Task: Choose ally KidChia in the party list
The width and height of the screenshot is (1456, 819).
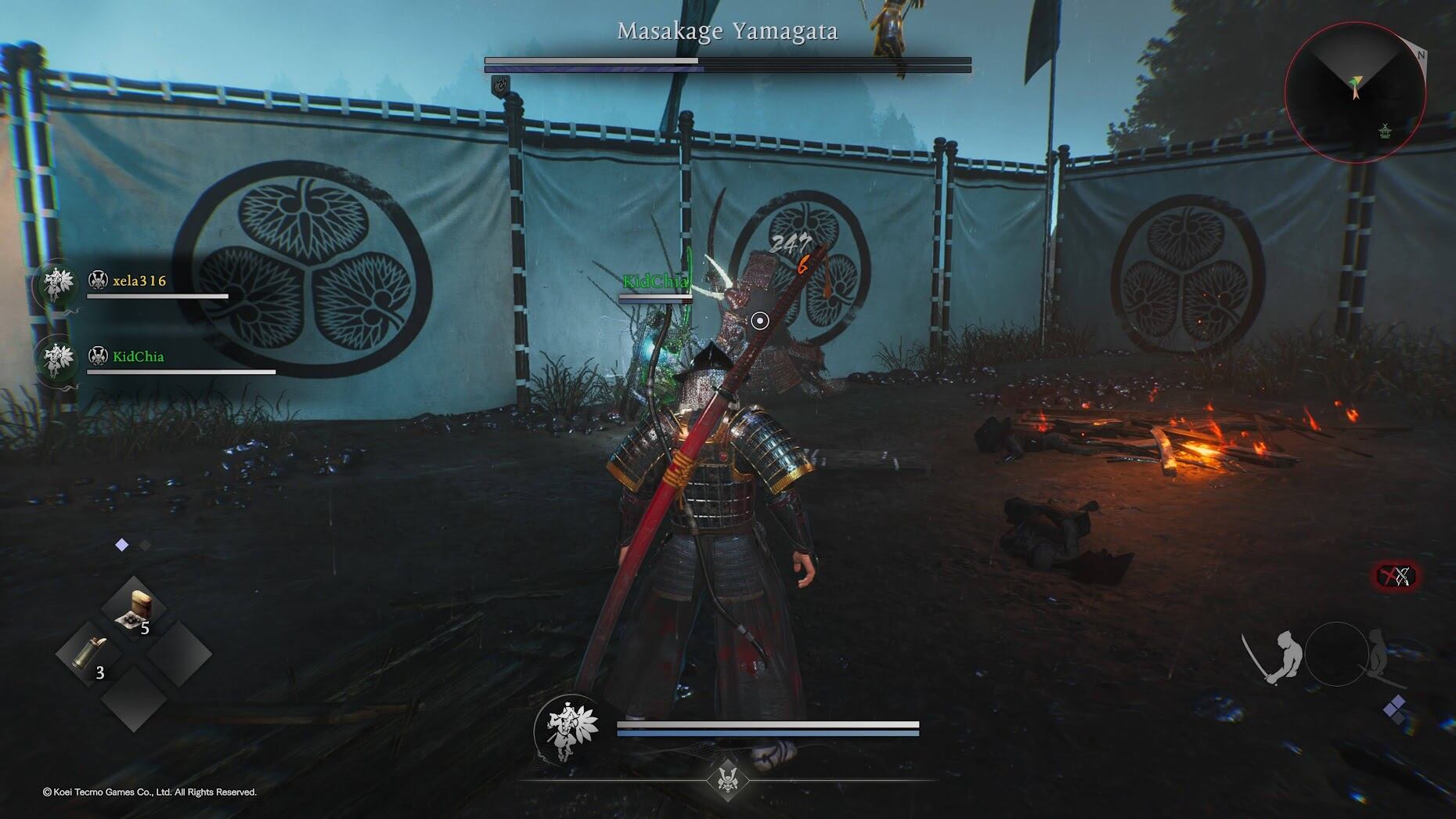Action: [138, 356]
